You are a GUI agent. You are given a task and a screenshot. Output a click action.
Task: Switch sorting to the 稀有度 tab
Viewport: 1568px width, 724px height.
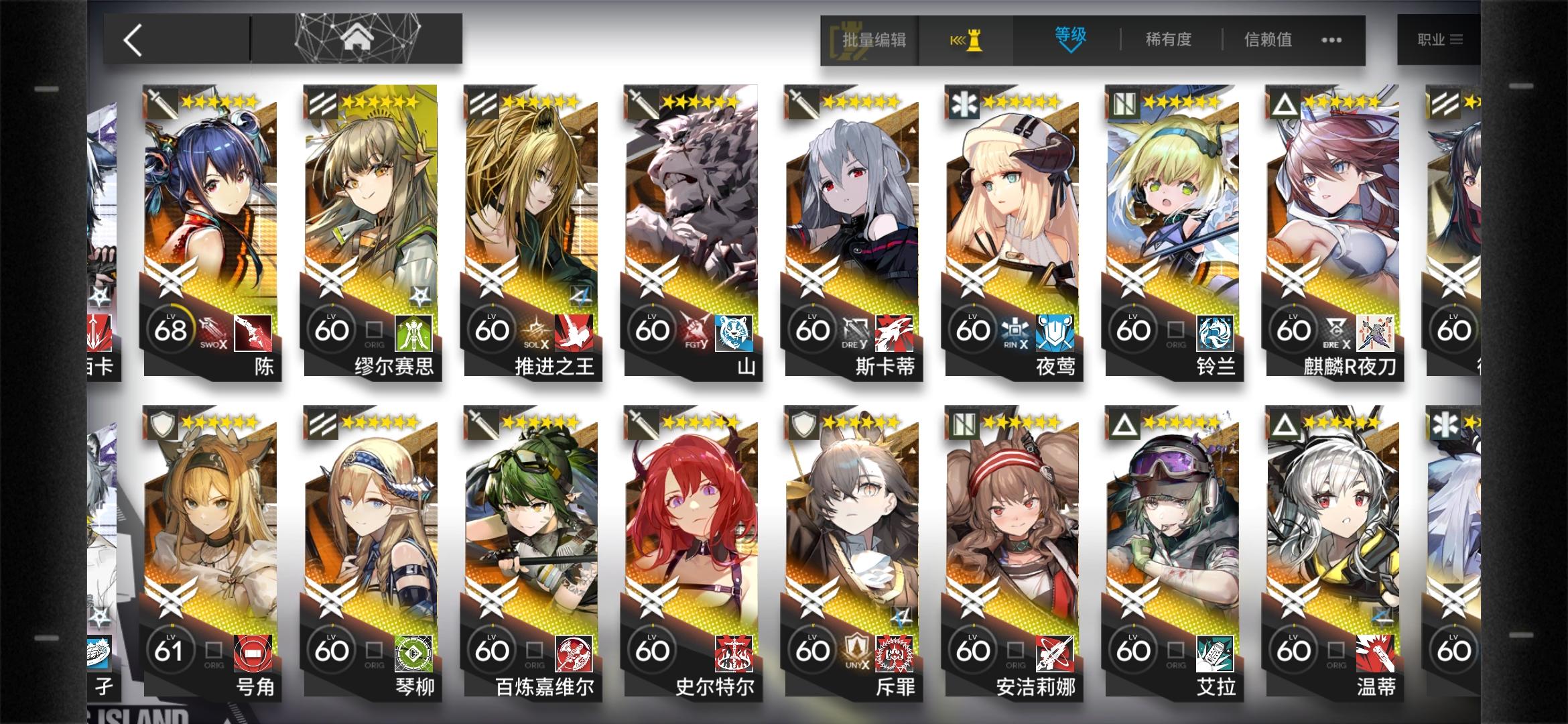coord(1167,40)
